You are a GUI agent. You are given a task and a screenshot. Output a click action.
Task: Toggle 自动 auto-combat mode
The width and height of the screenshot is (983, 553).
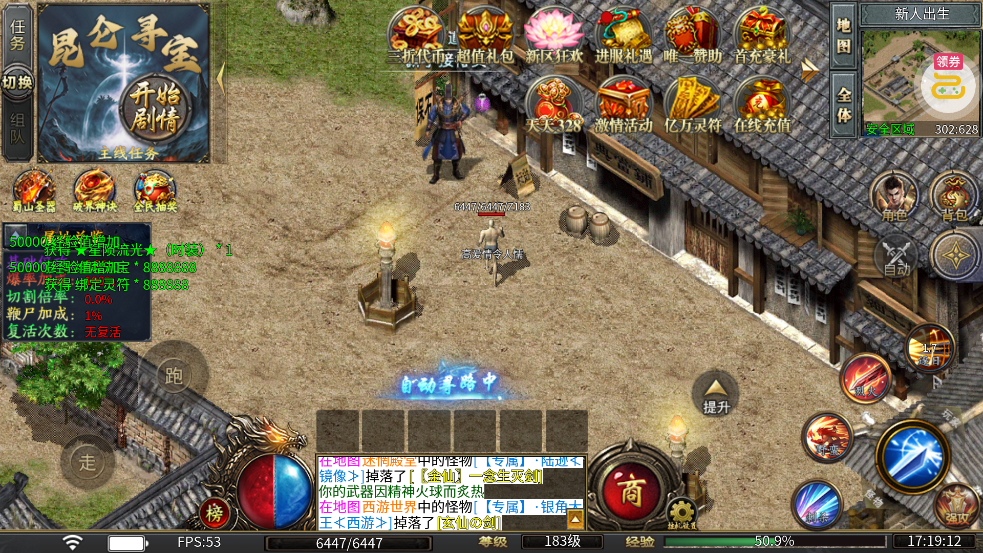(x=897, y=256)
